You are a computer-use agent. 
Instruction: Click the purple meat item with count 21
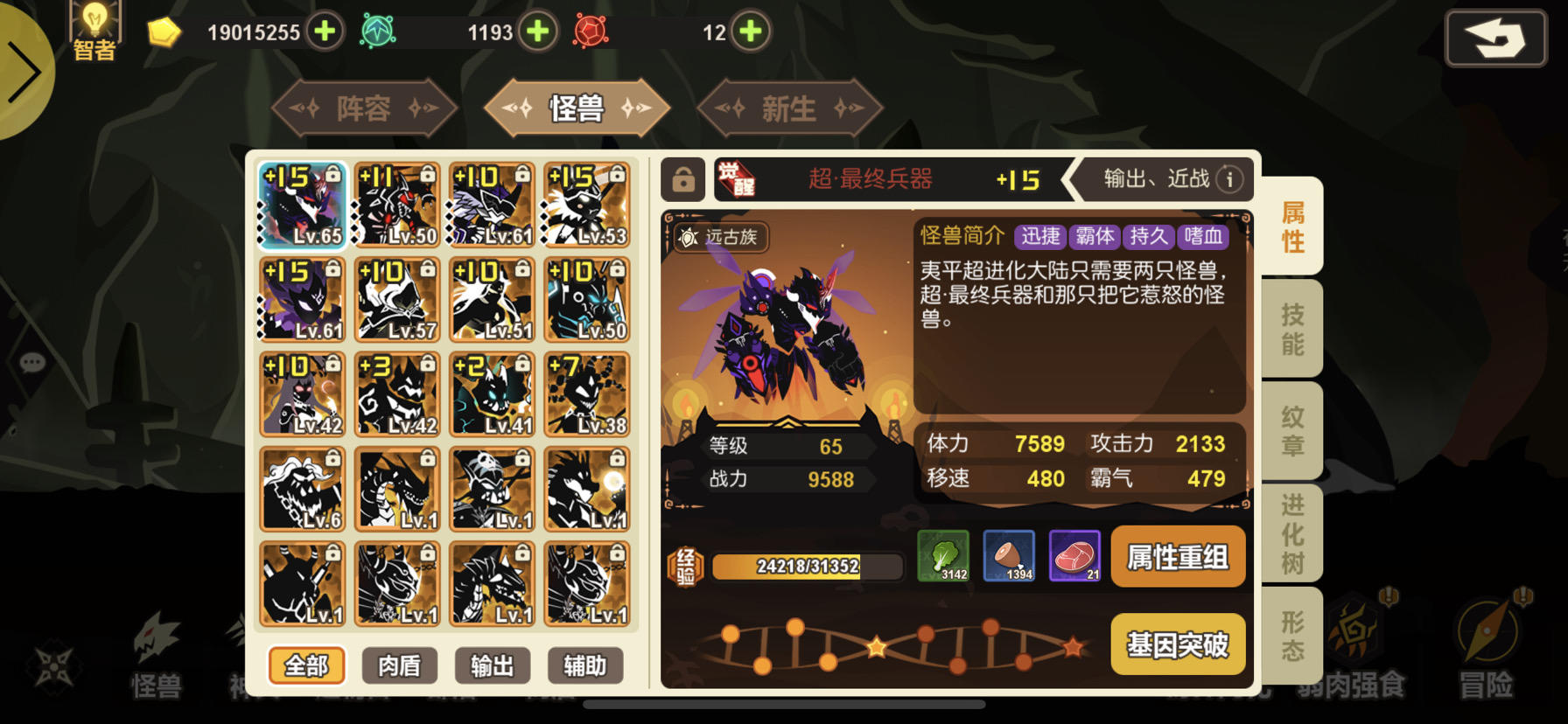pyautogui.click(x=1074, y=556)
